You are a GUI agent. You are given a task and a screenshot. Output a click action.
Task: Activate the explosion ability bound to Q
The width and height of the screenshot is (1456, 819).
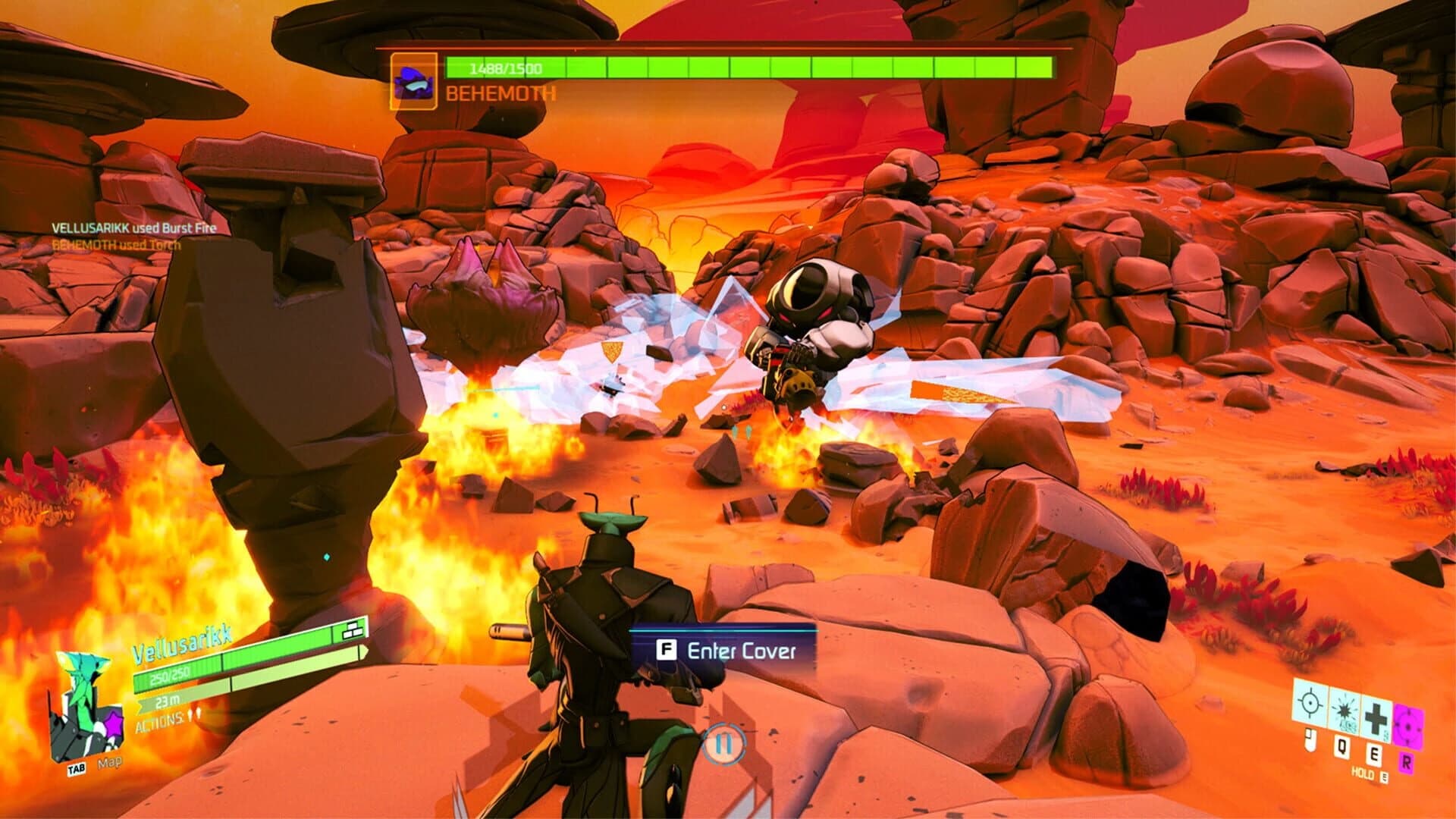1345,711
